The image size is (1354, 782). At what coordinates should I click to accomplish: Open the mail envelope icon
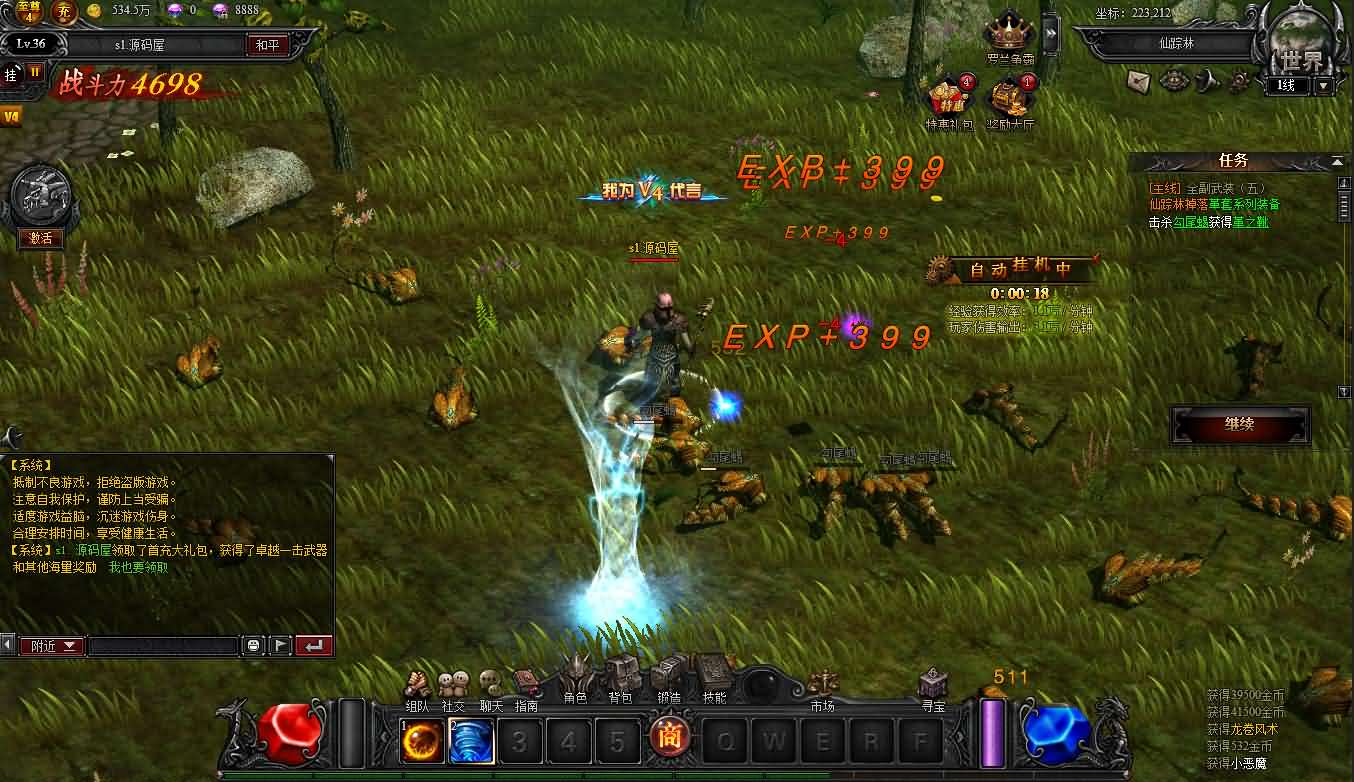click(1139, 79)
